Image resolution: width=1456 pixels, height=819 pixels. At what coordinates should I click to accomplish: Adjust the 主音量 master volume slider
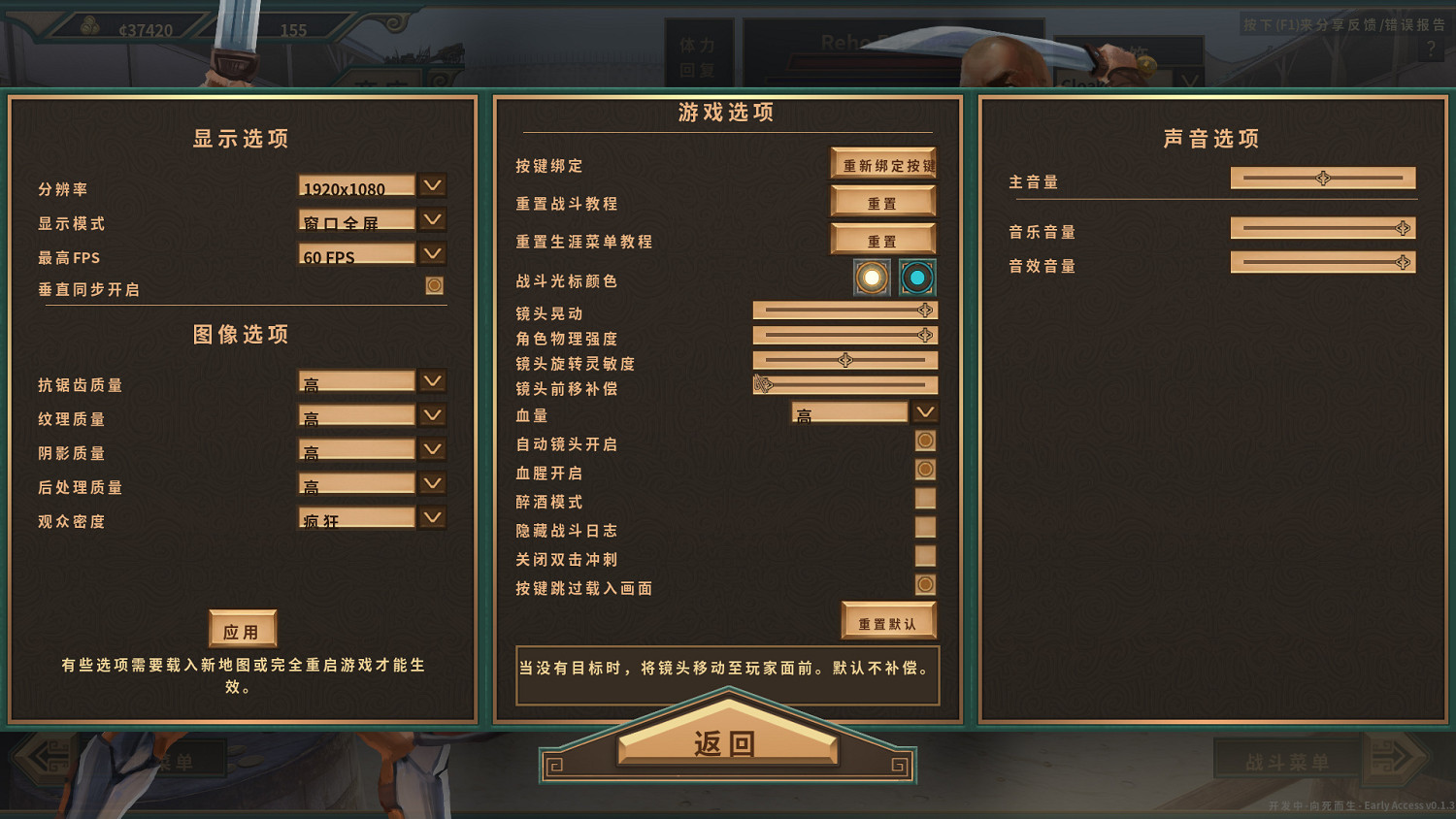pos(1322,178)
